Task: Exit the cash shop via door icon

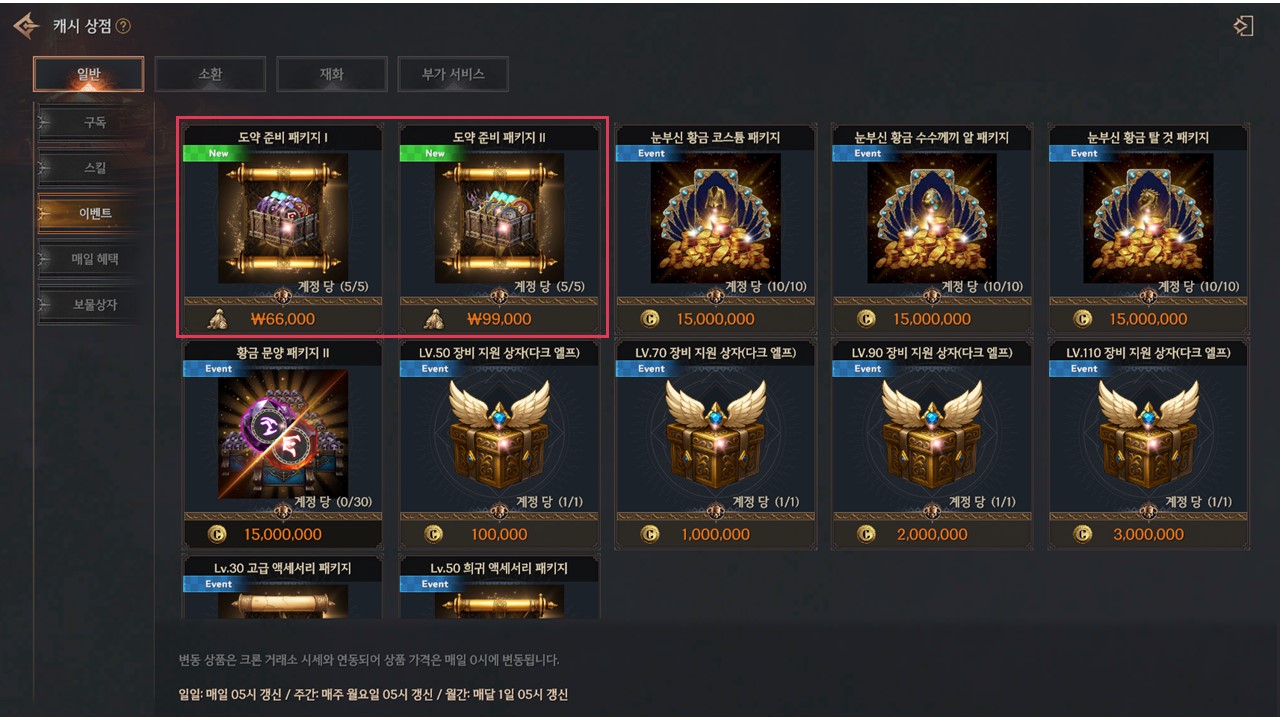Action: 1243,26
